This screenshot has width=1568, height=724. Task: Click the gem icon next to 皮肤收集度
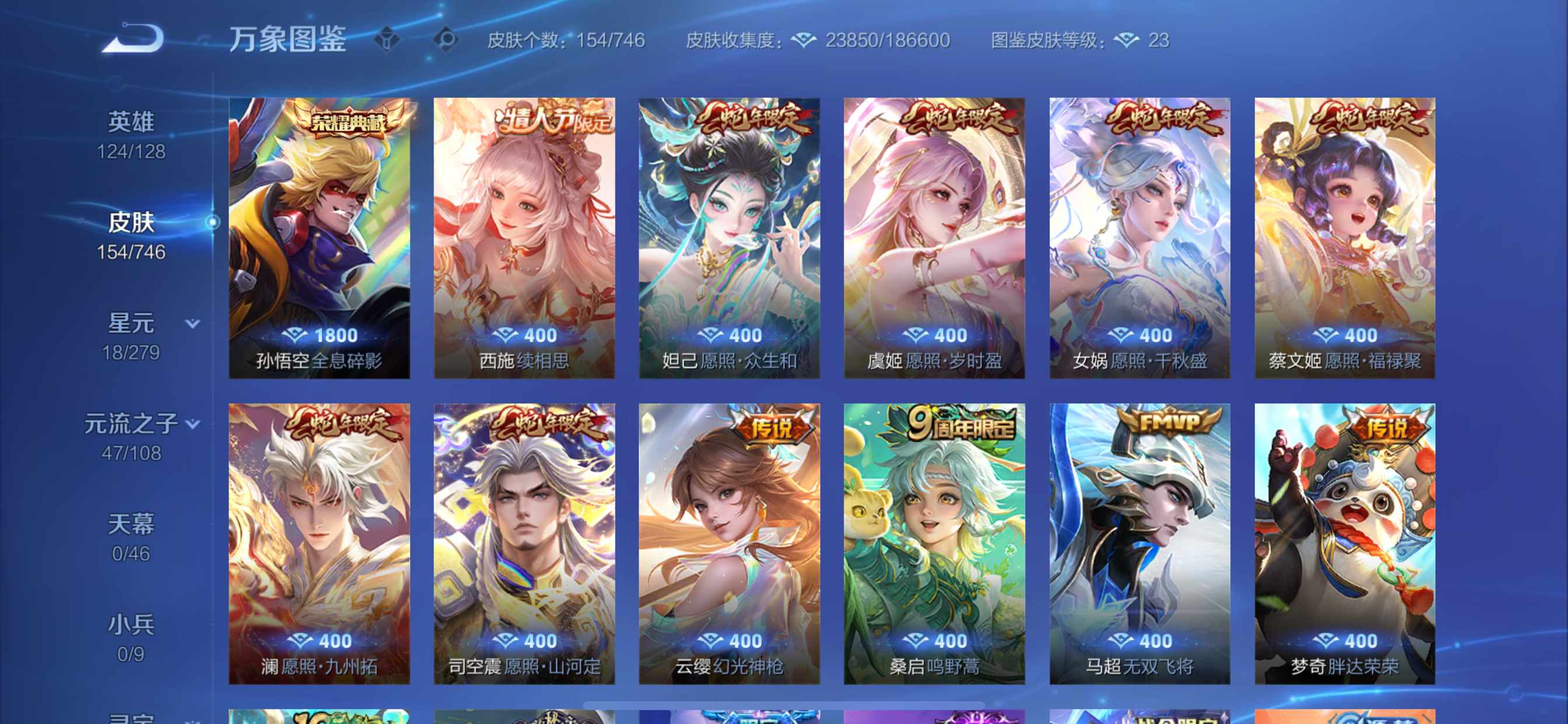click(x=804, y=40)
